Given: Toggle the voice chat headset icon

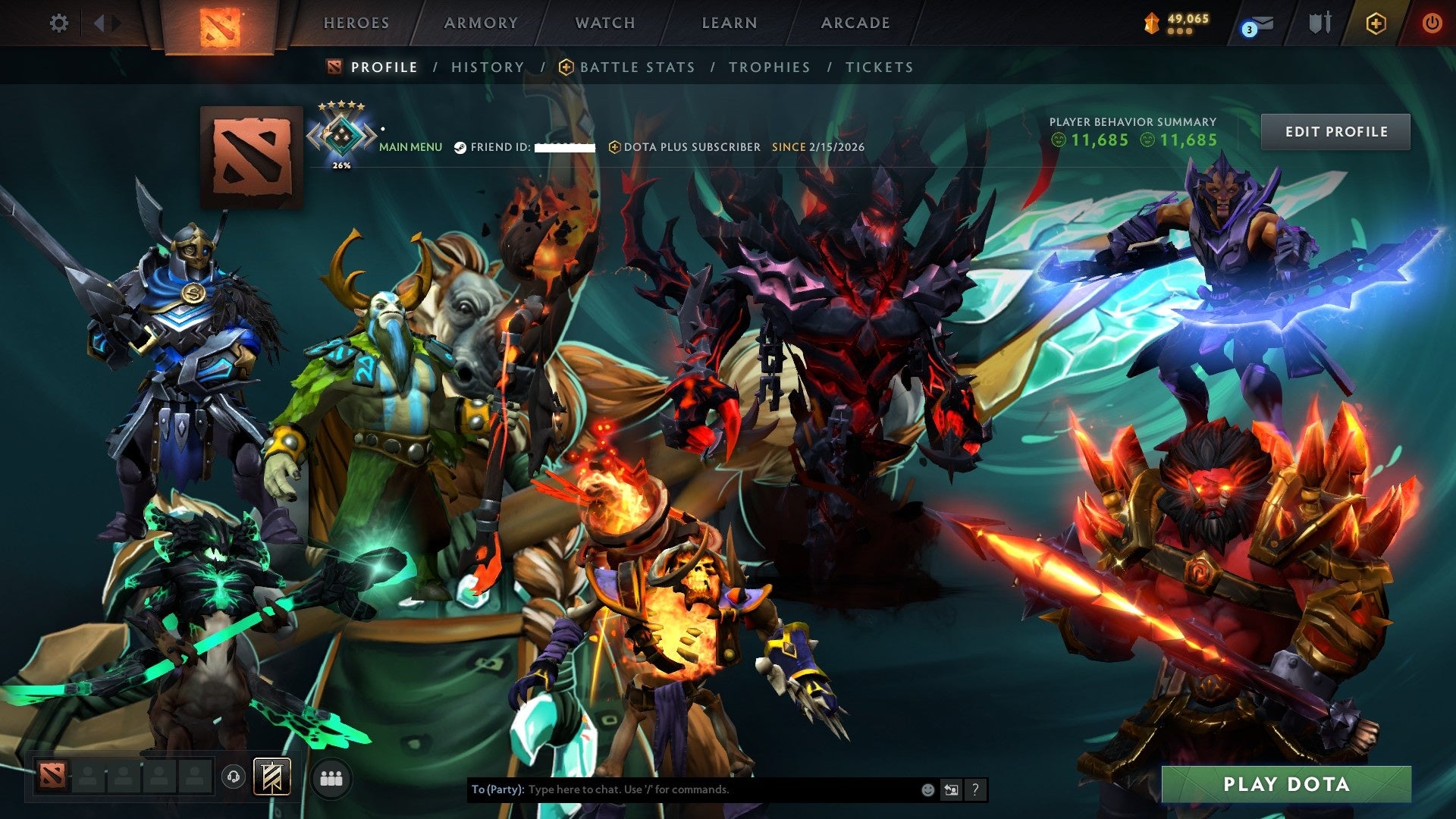Looking at the screenshot, I should pyautogui.click(x=234, y=778).
